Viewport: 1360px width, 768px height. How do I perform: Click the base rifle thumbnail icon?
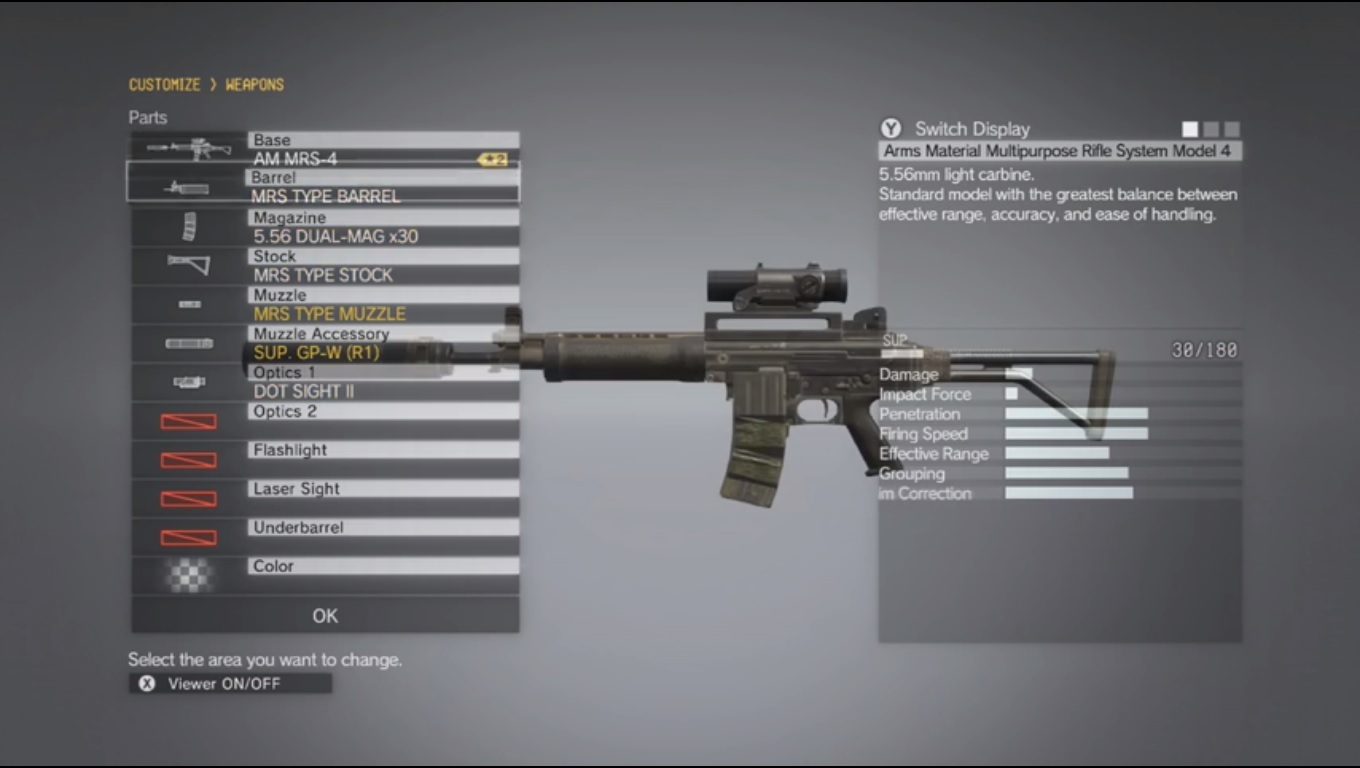pos(189,150)
